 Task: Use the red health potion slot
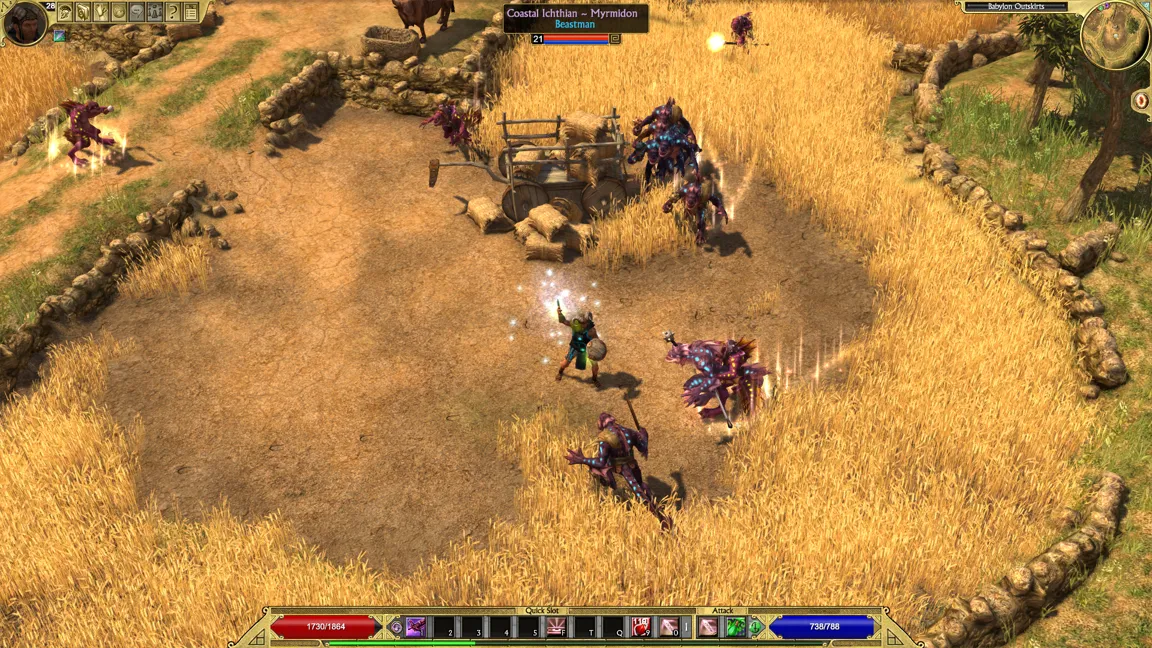tap(640, 627)
